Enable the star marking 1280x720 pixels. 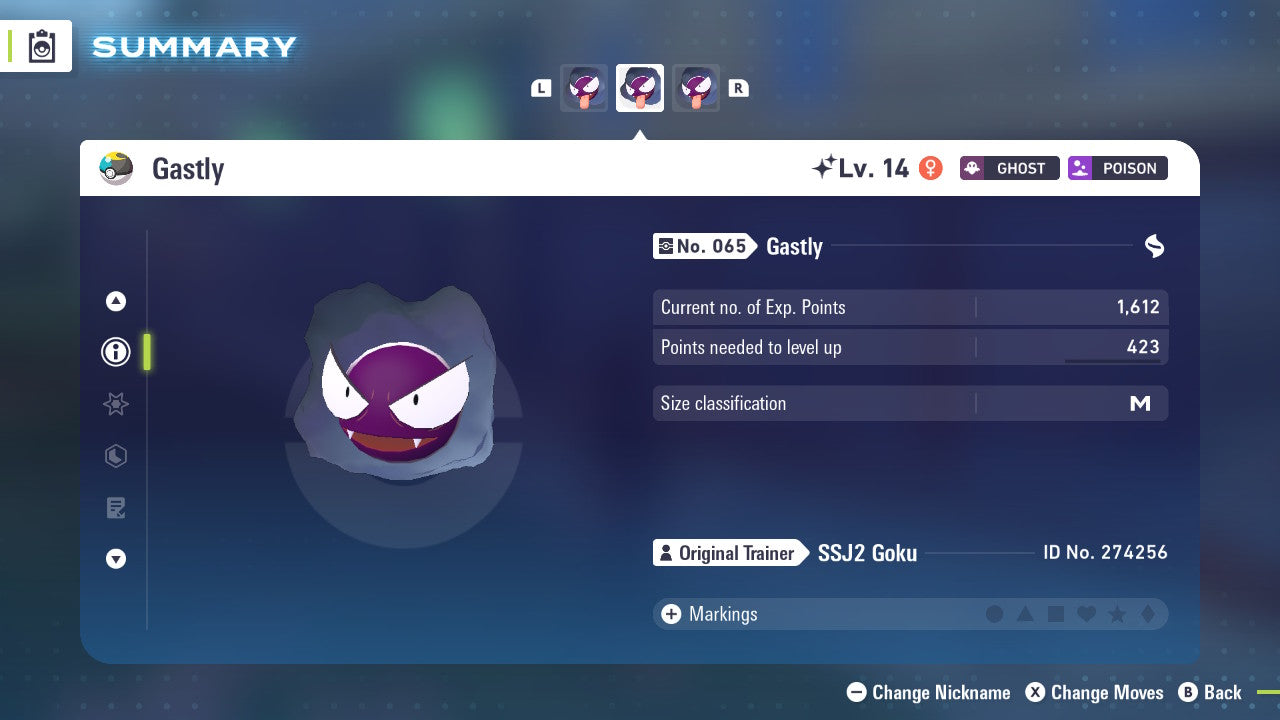[1117, 614]
